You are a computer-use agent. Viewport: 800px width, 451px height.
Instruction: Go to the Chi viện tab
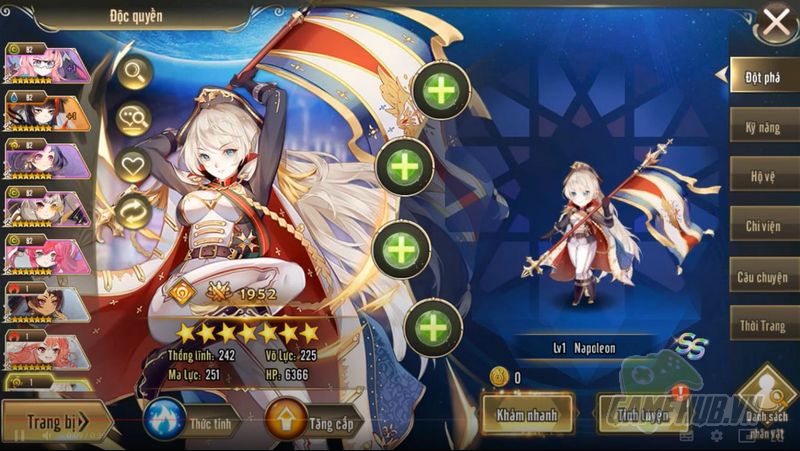763,225
